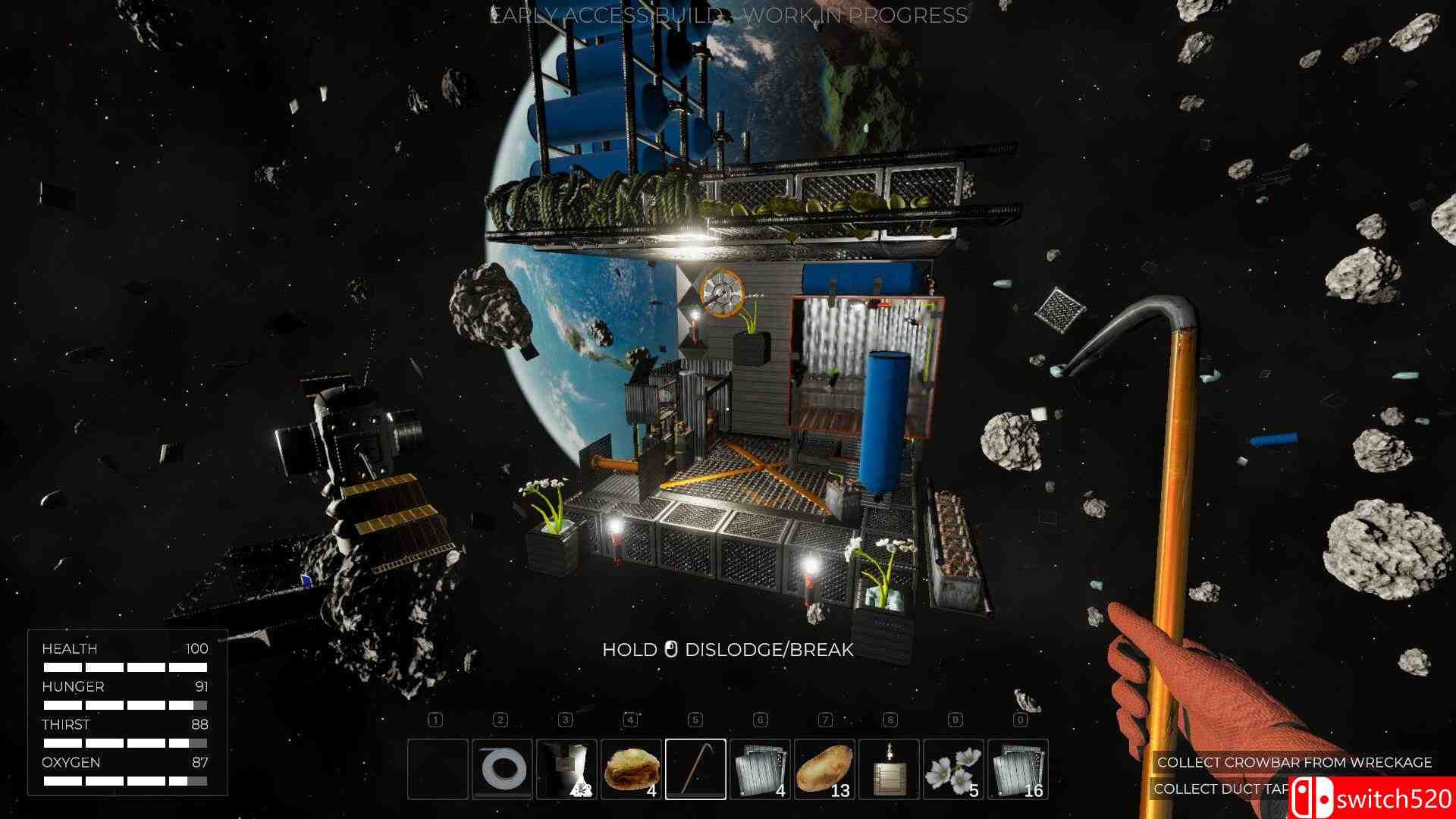Select the crowbar hotbar slot
Image resolution: width=1456 pixels, height=819 pixels.
[695, 769]
